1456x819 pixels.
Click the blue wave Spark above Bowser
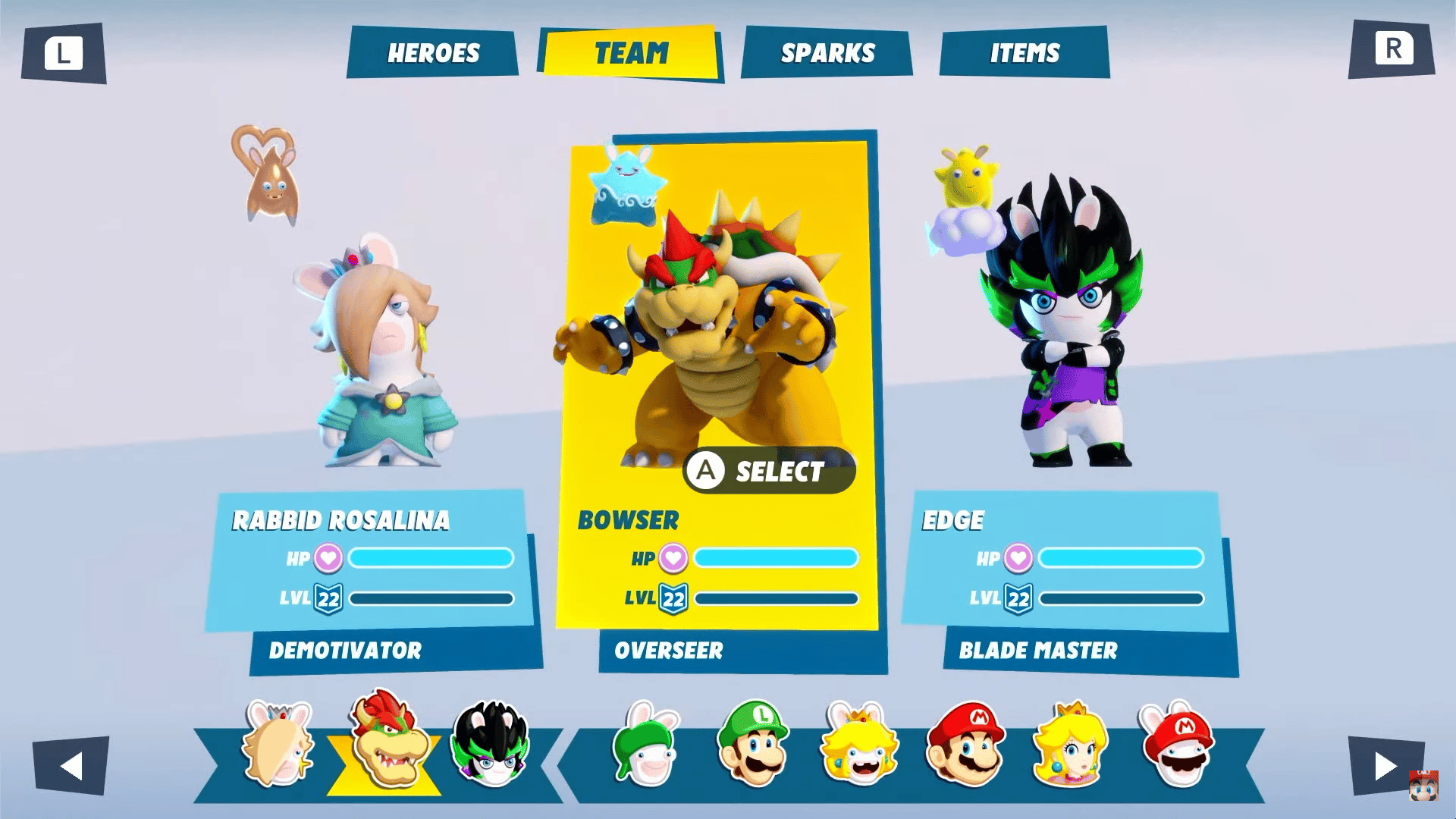point(626,187)
